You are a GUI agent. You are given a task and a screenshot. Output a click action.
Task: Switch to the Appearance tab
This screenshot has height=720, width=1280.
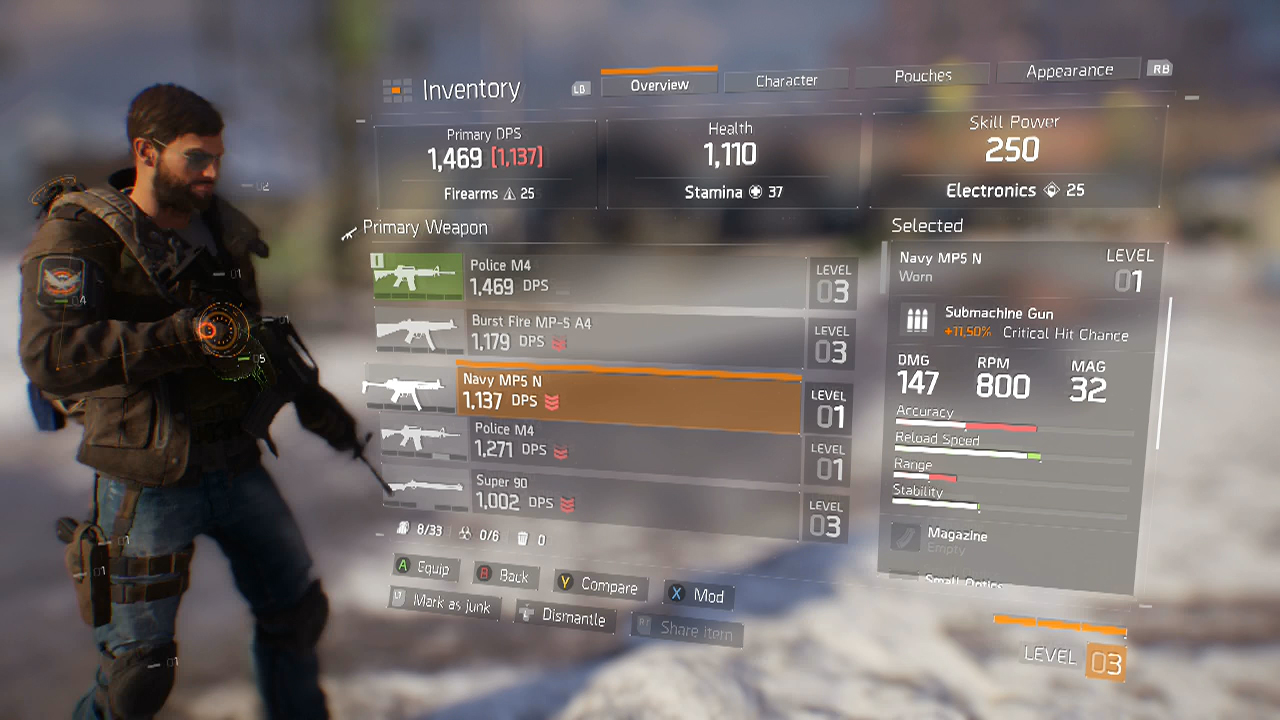[x=1068, y=69]
